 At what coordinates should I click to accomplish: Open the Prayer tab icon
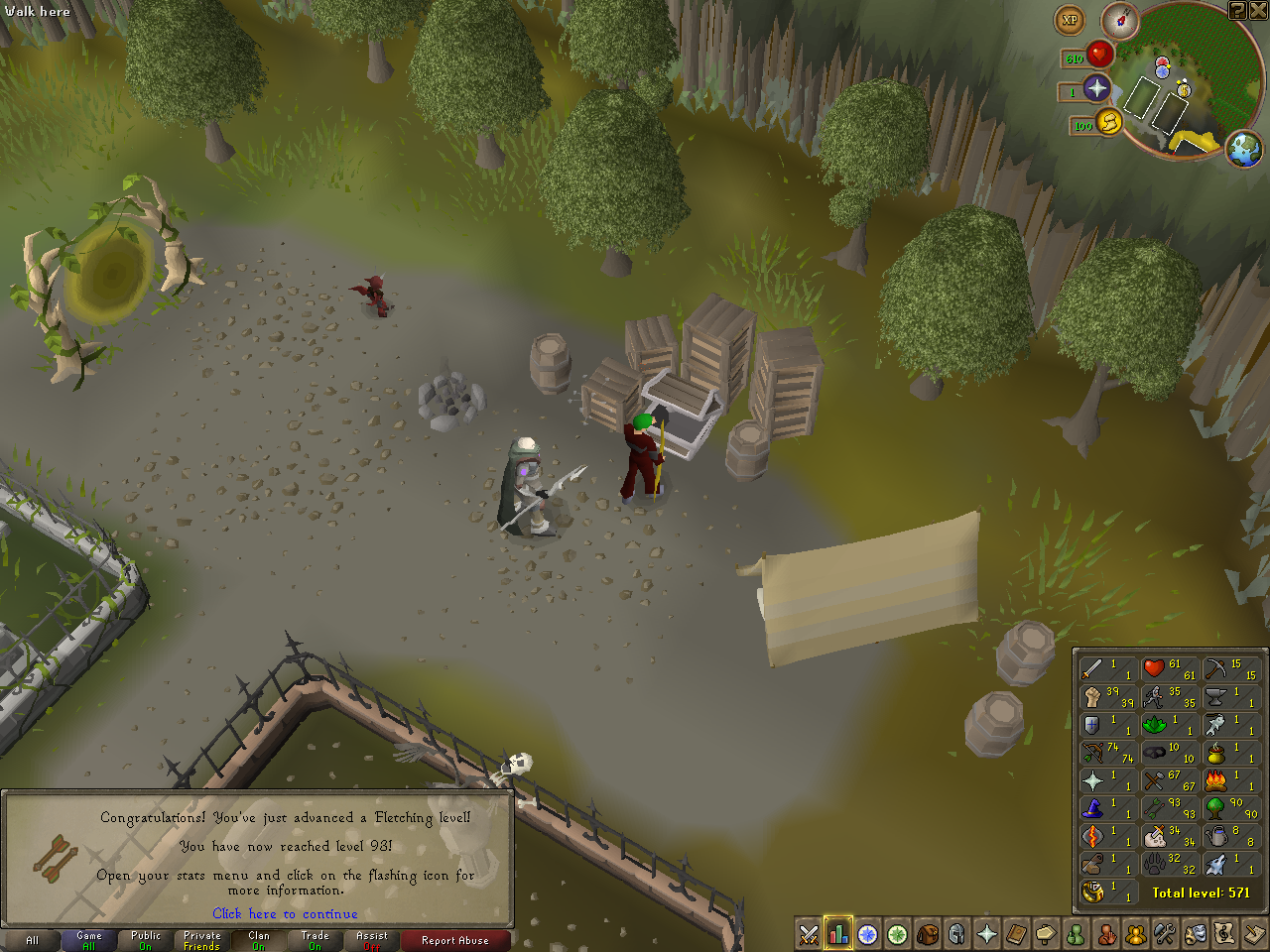click(x=987, y=933)
